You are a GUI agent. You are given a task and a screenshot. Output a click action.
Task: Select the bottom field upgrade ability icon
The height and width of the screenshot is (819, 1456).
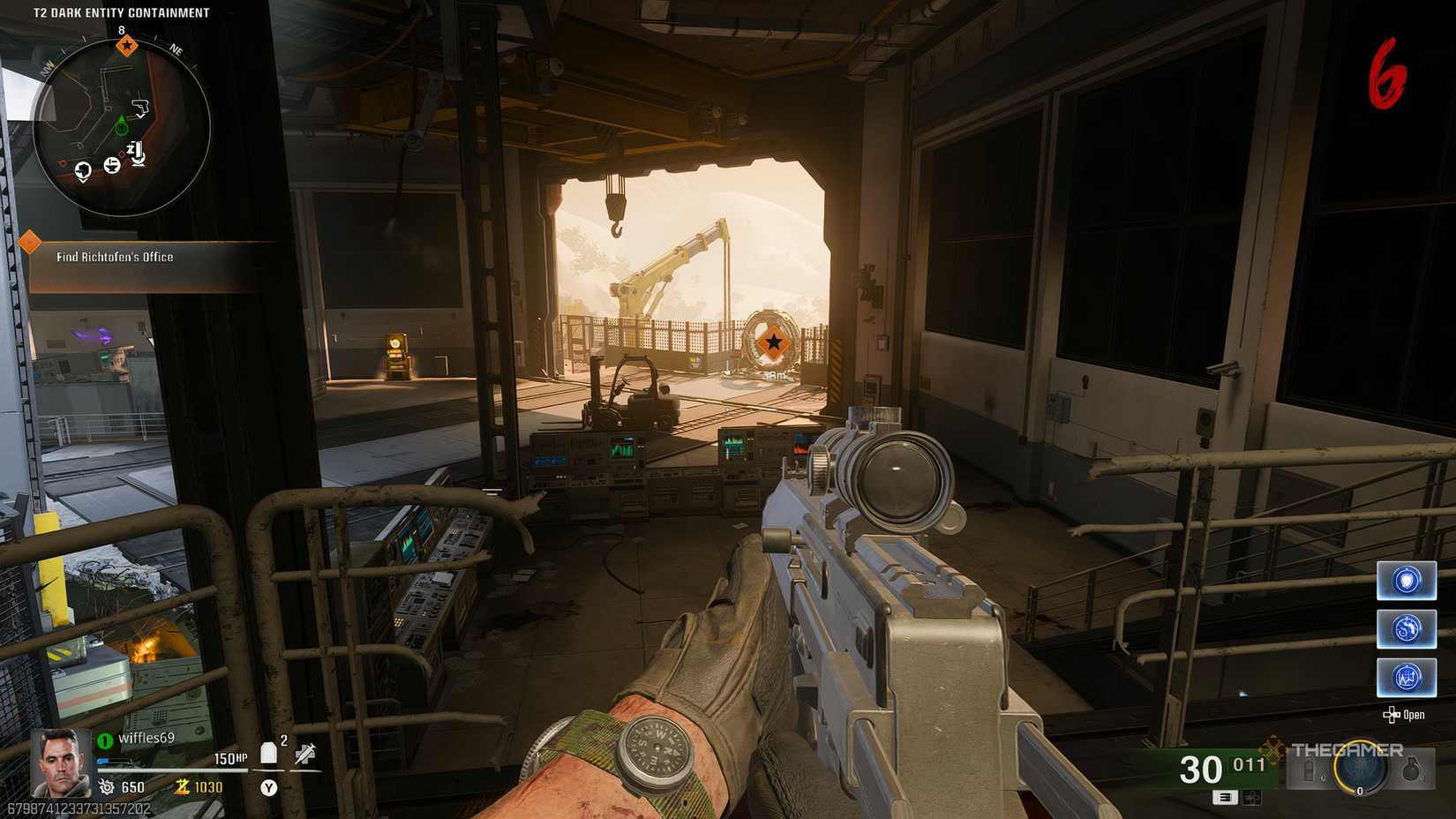click(x=1407, y=676)
